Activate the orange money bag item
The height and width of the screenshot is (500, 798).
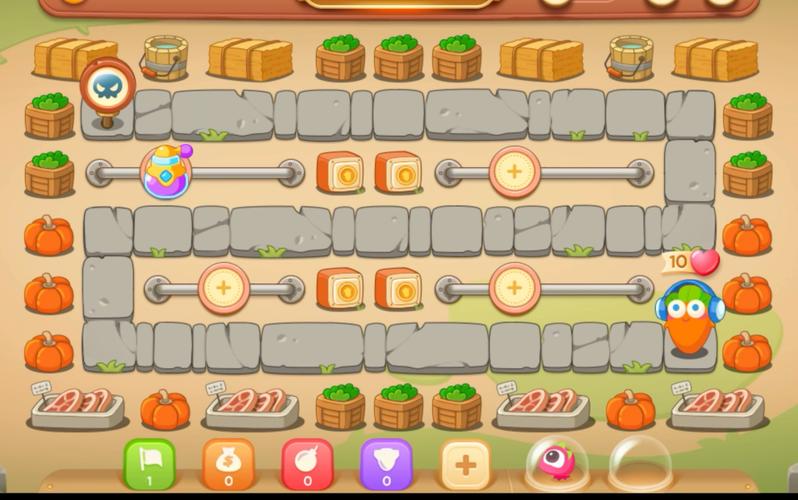tap(228, 465)
